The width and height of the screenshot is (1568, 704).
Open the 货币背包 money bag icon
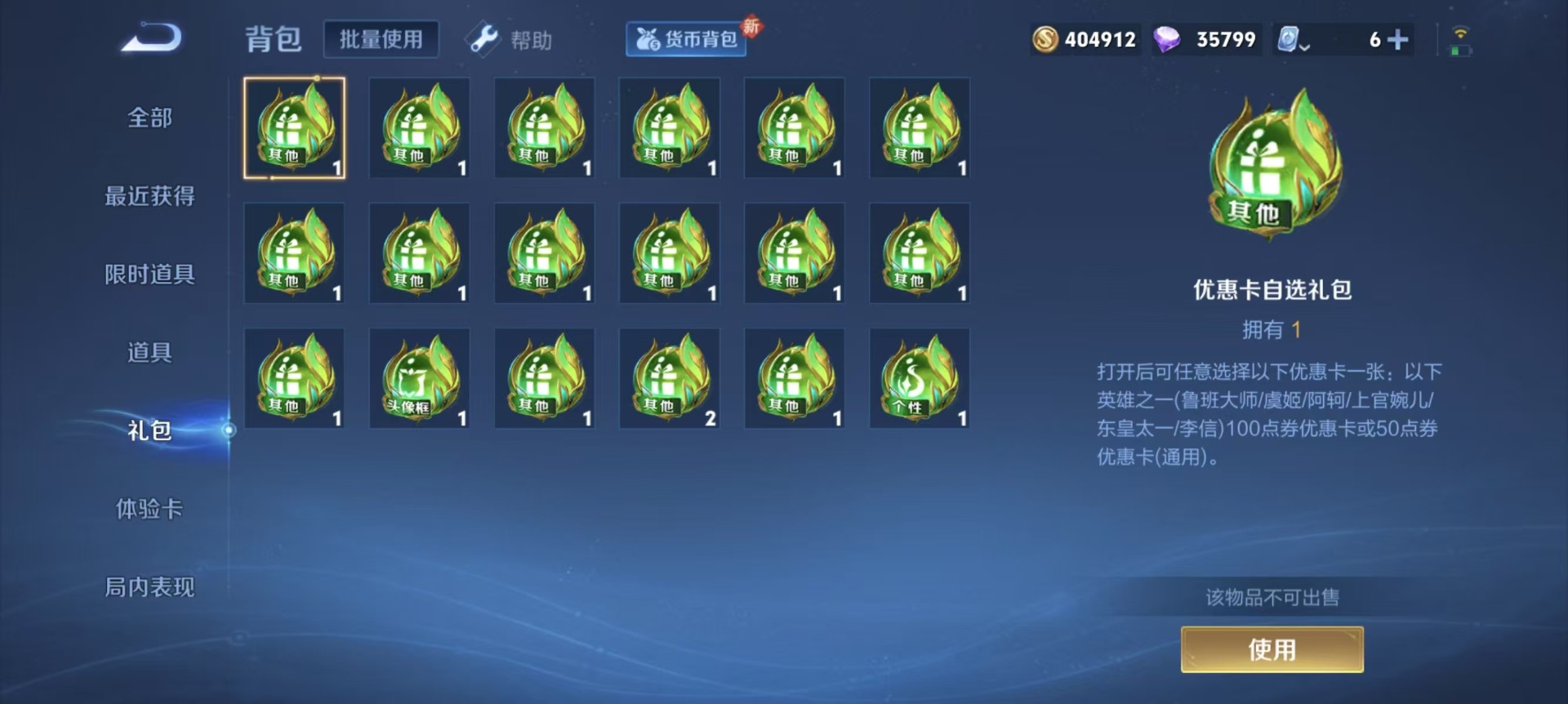pos(649,38)
